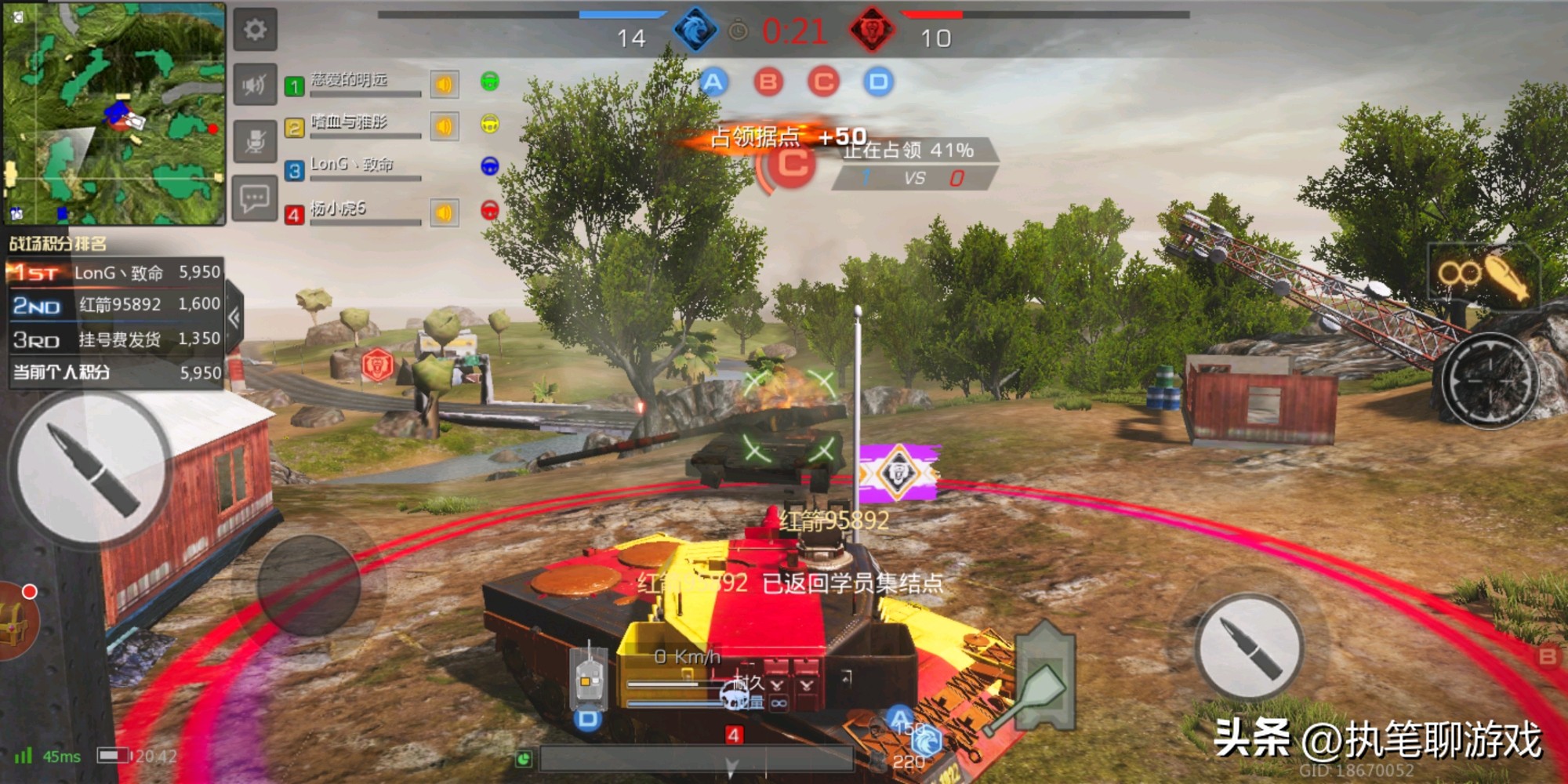Screen dimensions: 1568x784
Task: Select the infinite missile ammo icon
Action: 1482,275
